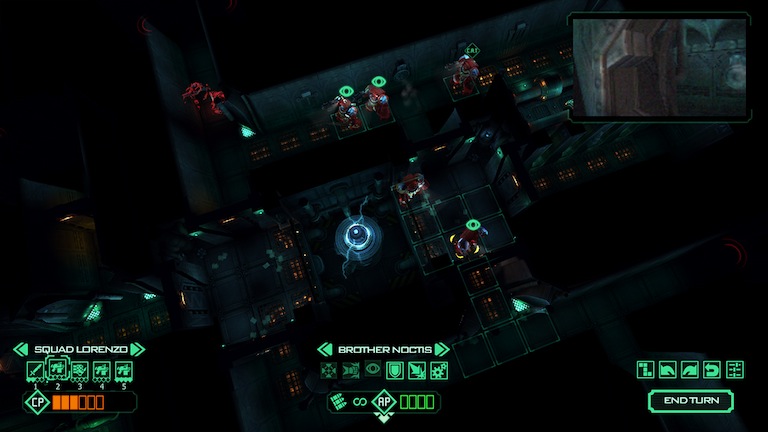Select the four-arrows move action
Image resolution: width=768 pixels, height=432 pixels.
[327, 371]
